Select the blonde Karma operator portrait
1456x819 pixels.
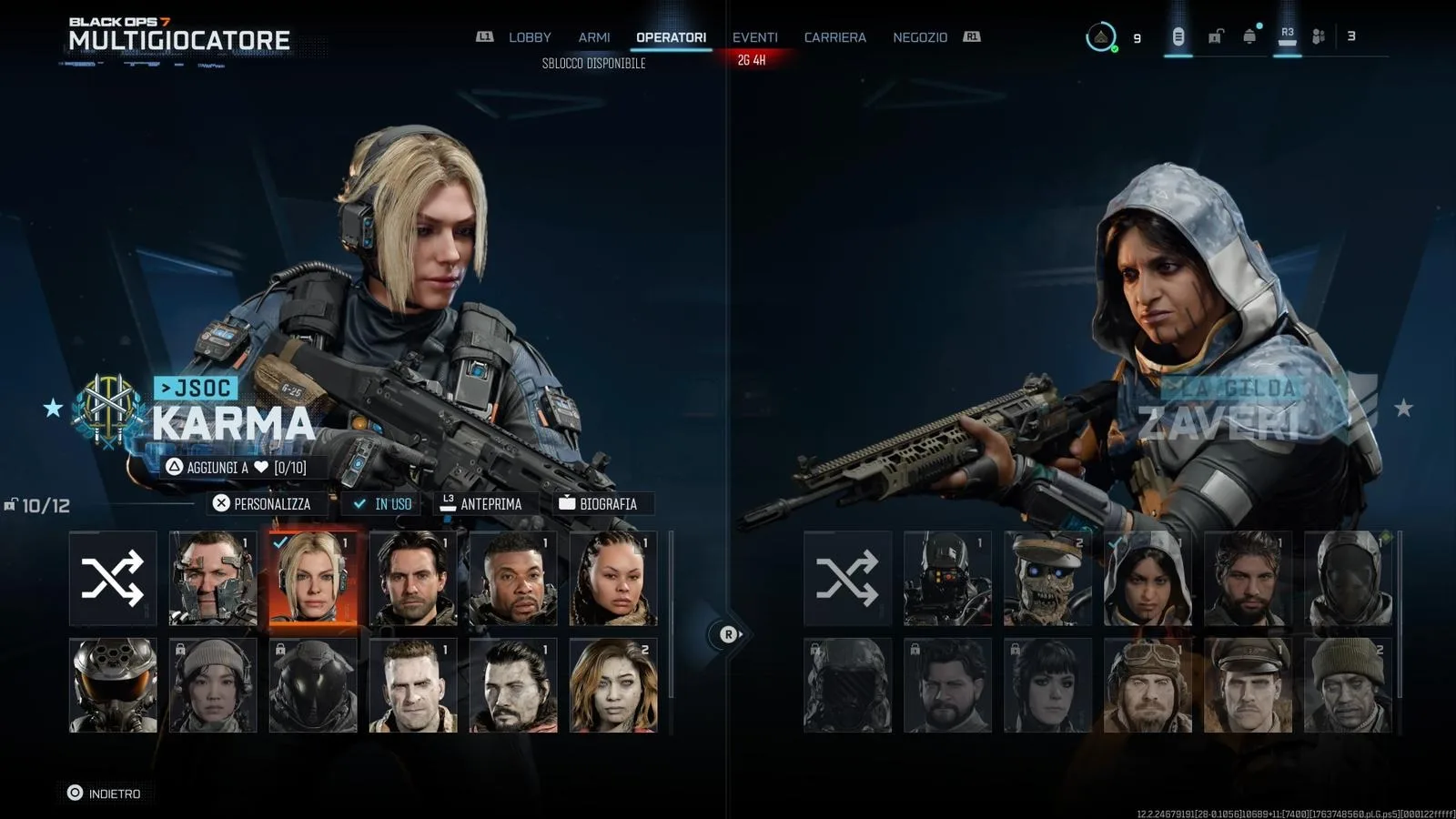(x=313, y=579)
